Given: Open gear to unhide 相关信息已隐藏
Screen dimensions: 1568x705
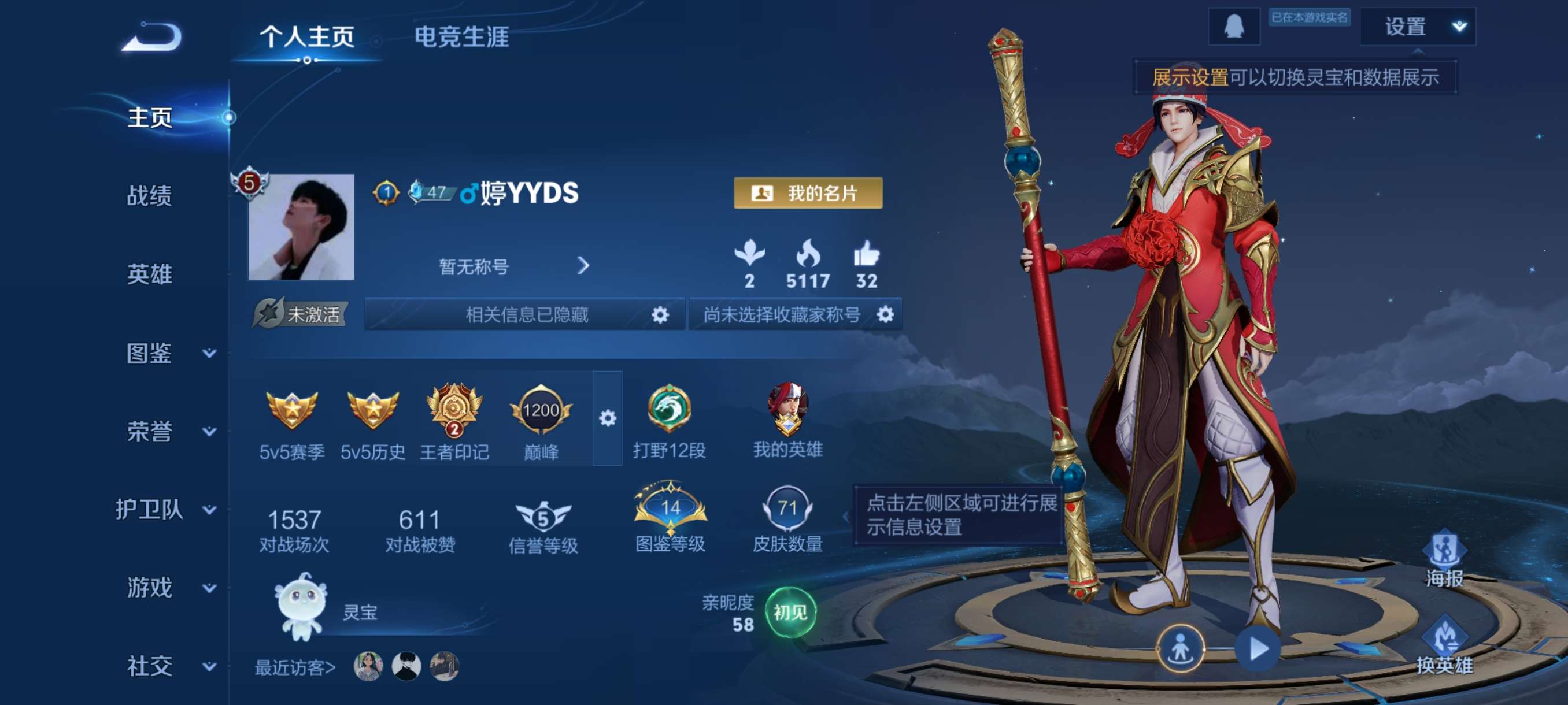Looking at the screenshot, I should [x=661, y=314].
